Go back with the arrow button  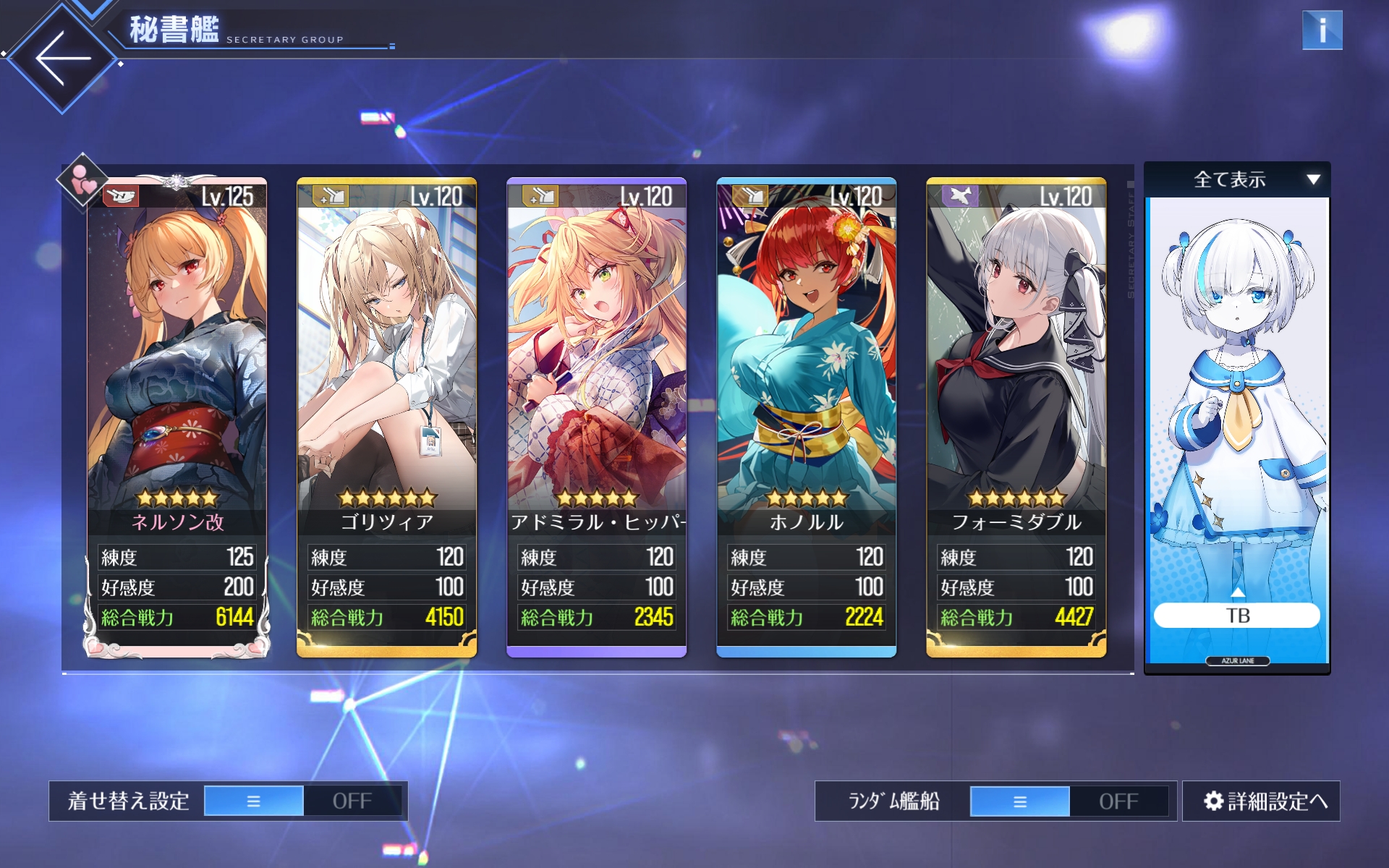pyautogui.click(x=63, y=58)
